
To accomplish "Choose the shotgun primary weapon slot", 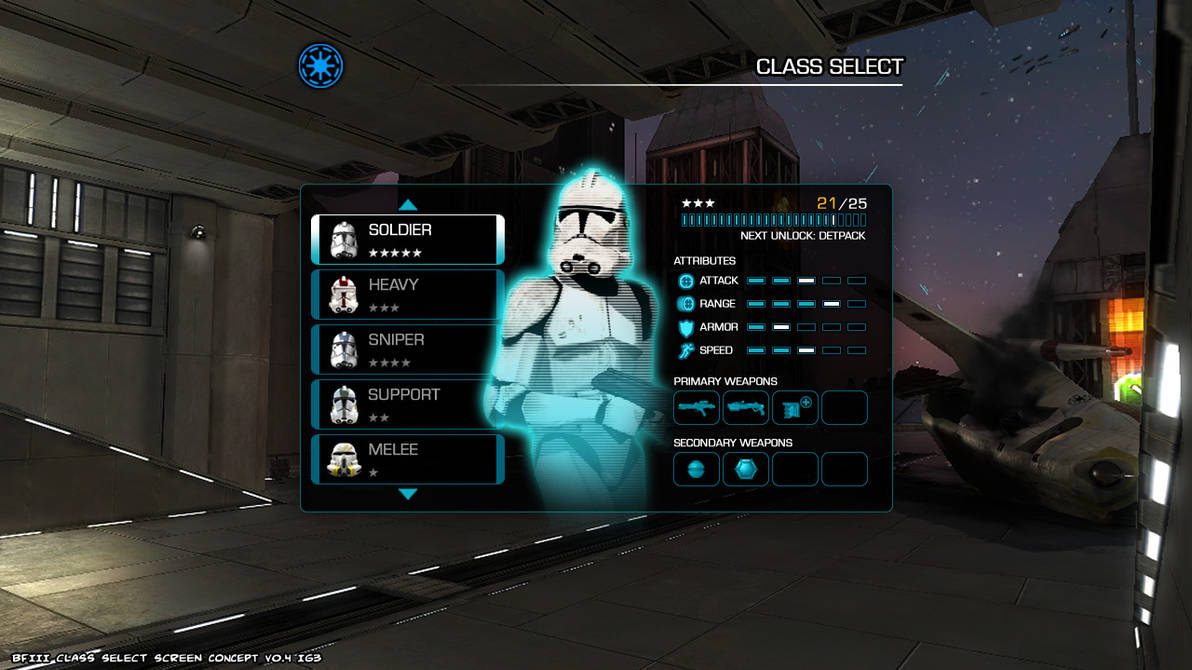I will (x=746, y=408).
